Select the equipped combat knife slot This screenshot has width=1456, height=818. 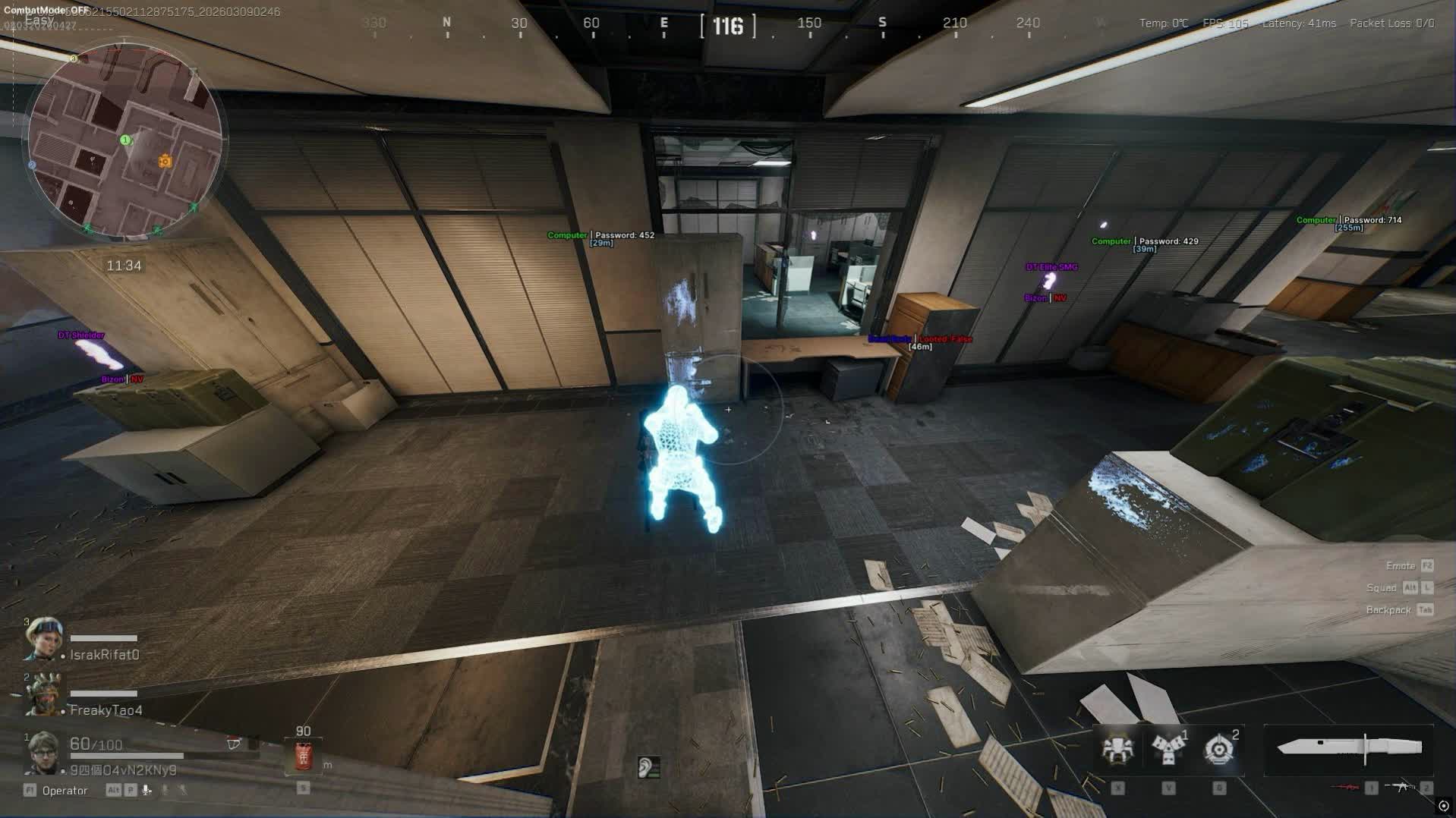[x=1350, y=748]
